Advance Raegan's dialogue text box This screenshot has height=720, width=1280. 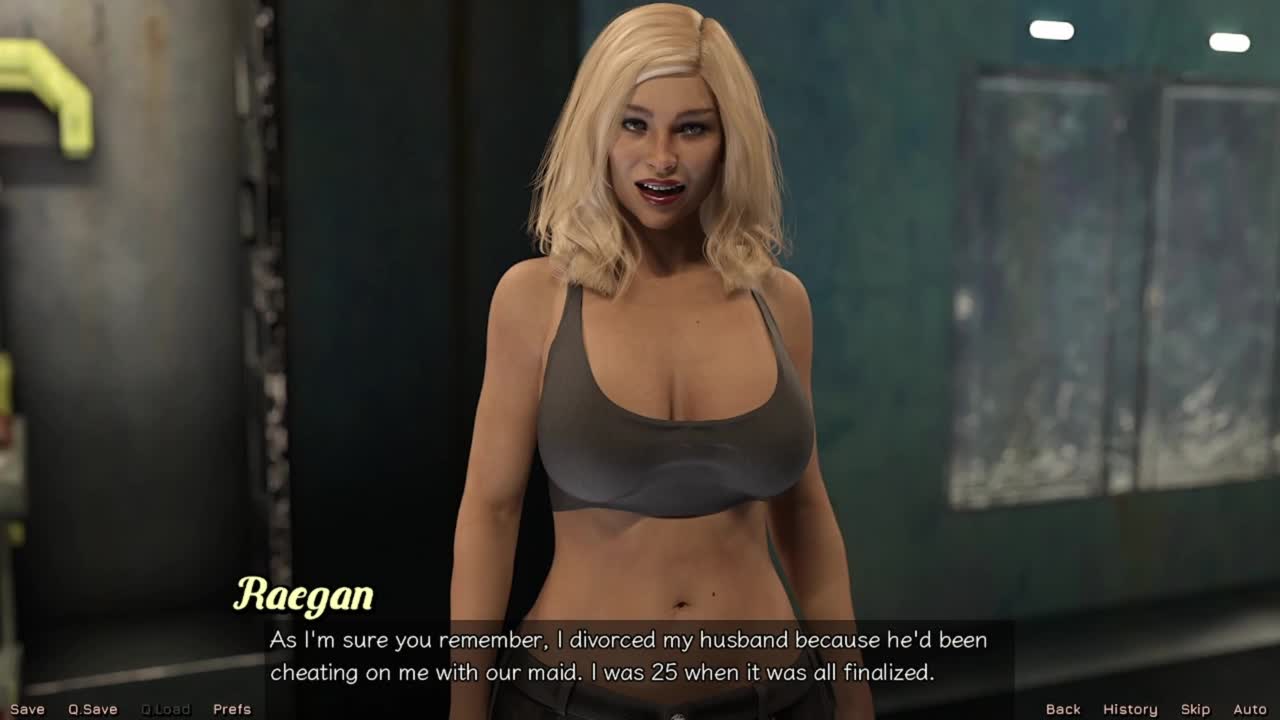[628, 656]
